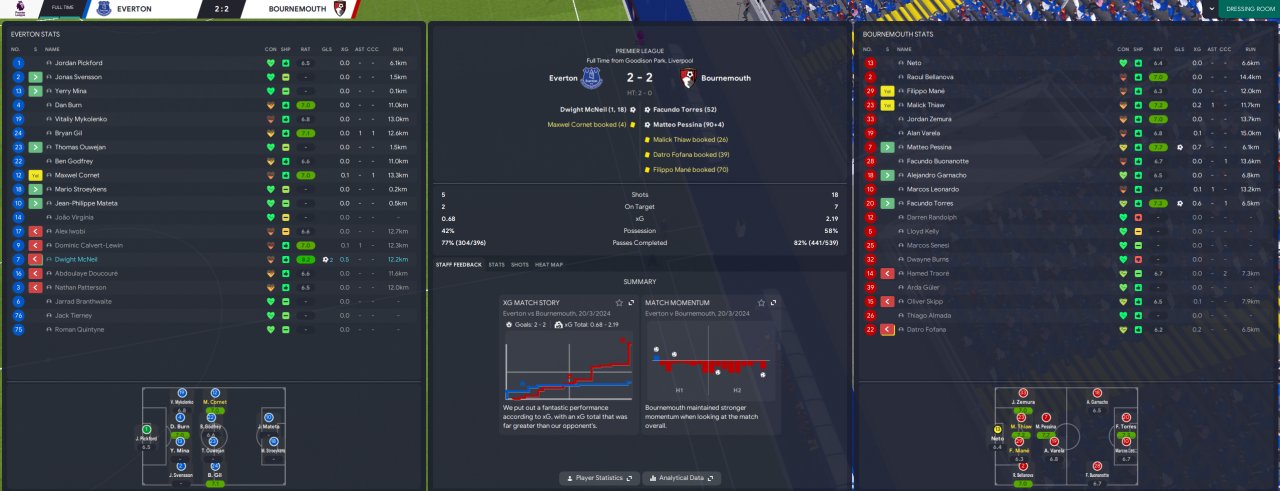Click Matteo Pessina in Bournemouth stats
Viewport: 1280px width, 491px height.
click(928, 147)
